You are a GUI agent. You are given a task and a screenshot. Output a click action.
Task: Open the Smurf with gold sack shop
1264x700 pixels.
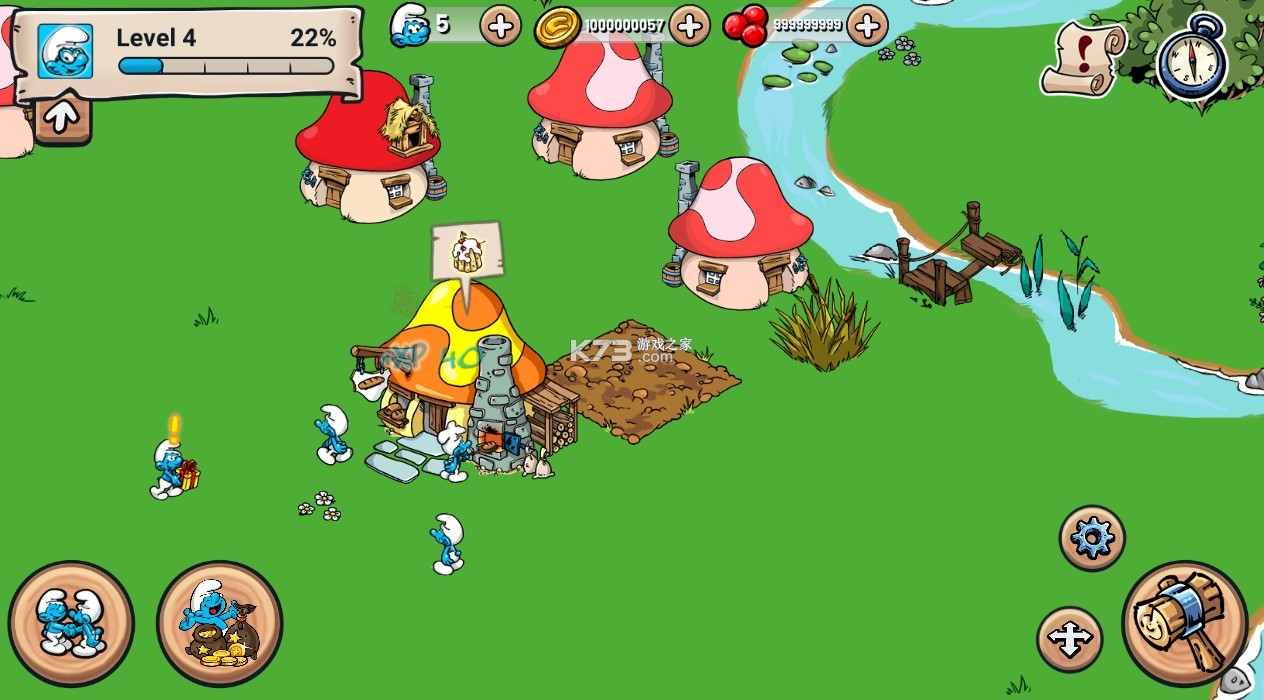tap(219, 623)
